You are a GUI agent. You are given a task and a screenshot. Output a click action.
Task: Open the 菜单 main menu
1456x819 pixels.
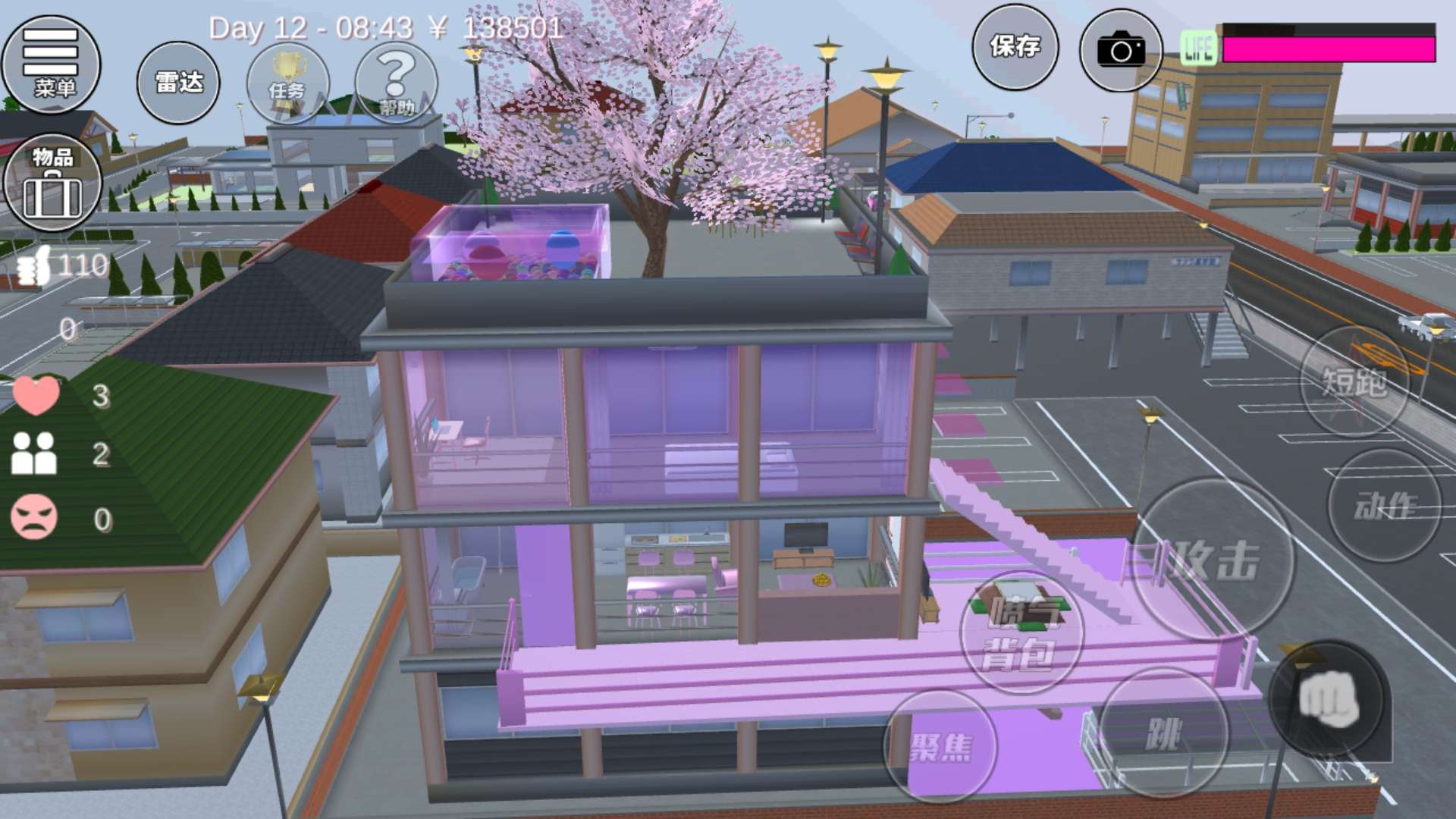51,64
